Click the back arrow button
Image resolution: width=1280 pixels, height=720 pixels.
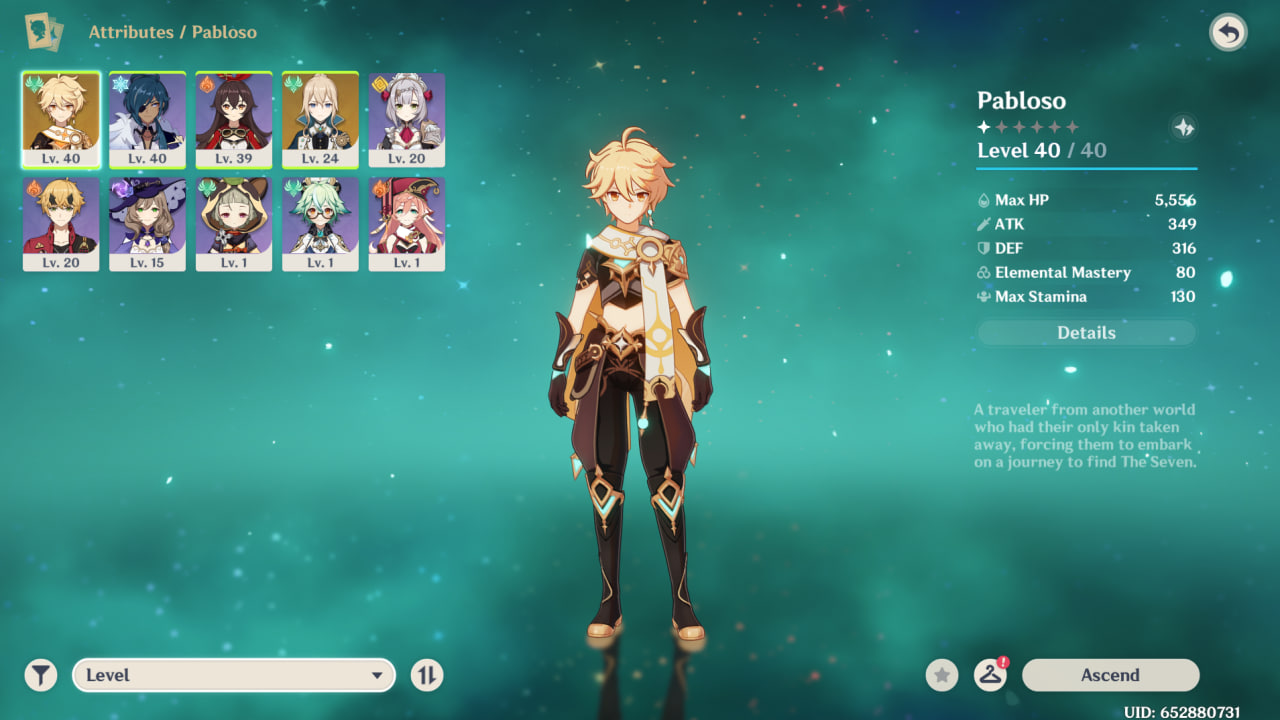(x=1228, y=33)
